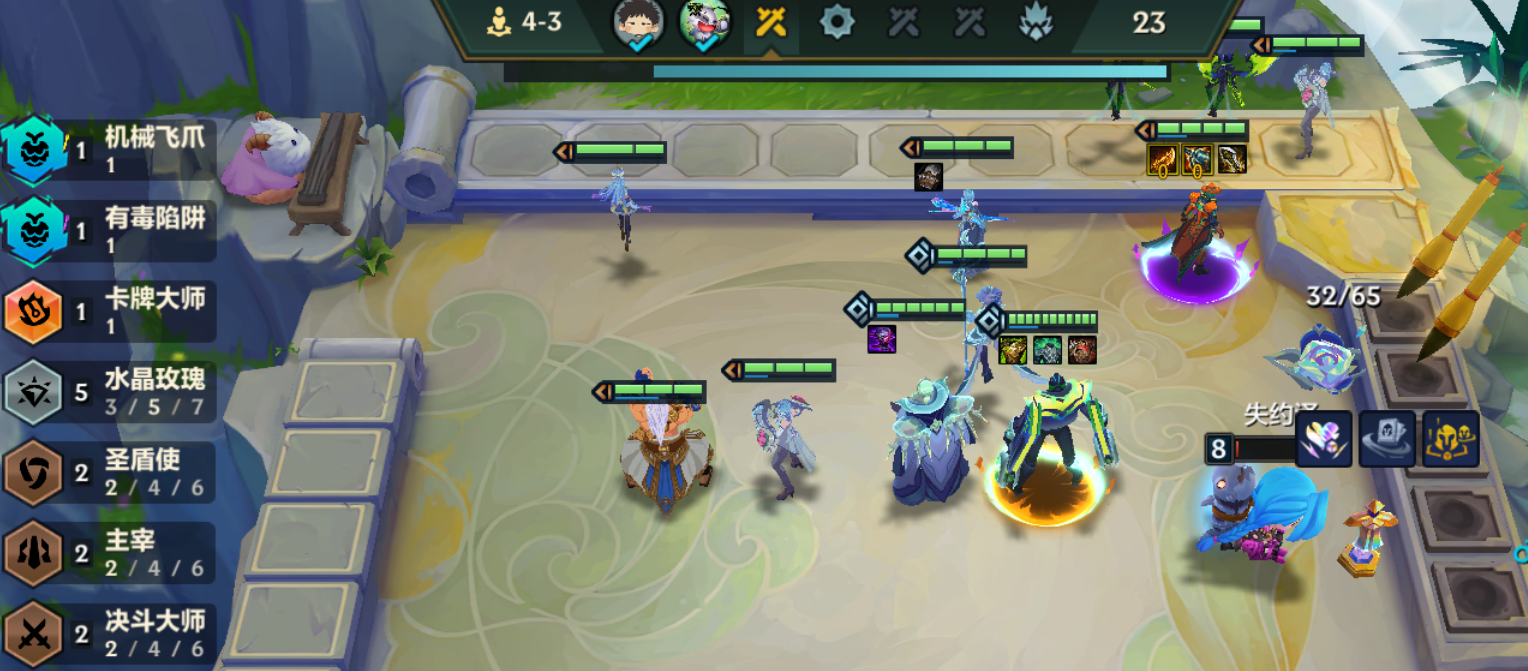Image resolution: width=1528 pixels, height=671 pixels.
Task: View the spinning cards augment icon
Action: coord(1387,439)
